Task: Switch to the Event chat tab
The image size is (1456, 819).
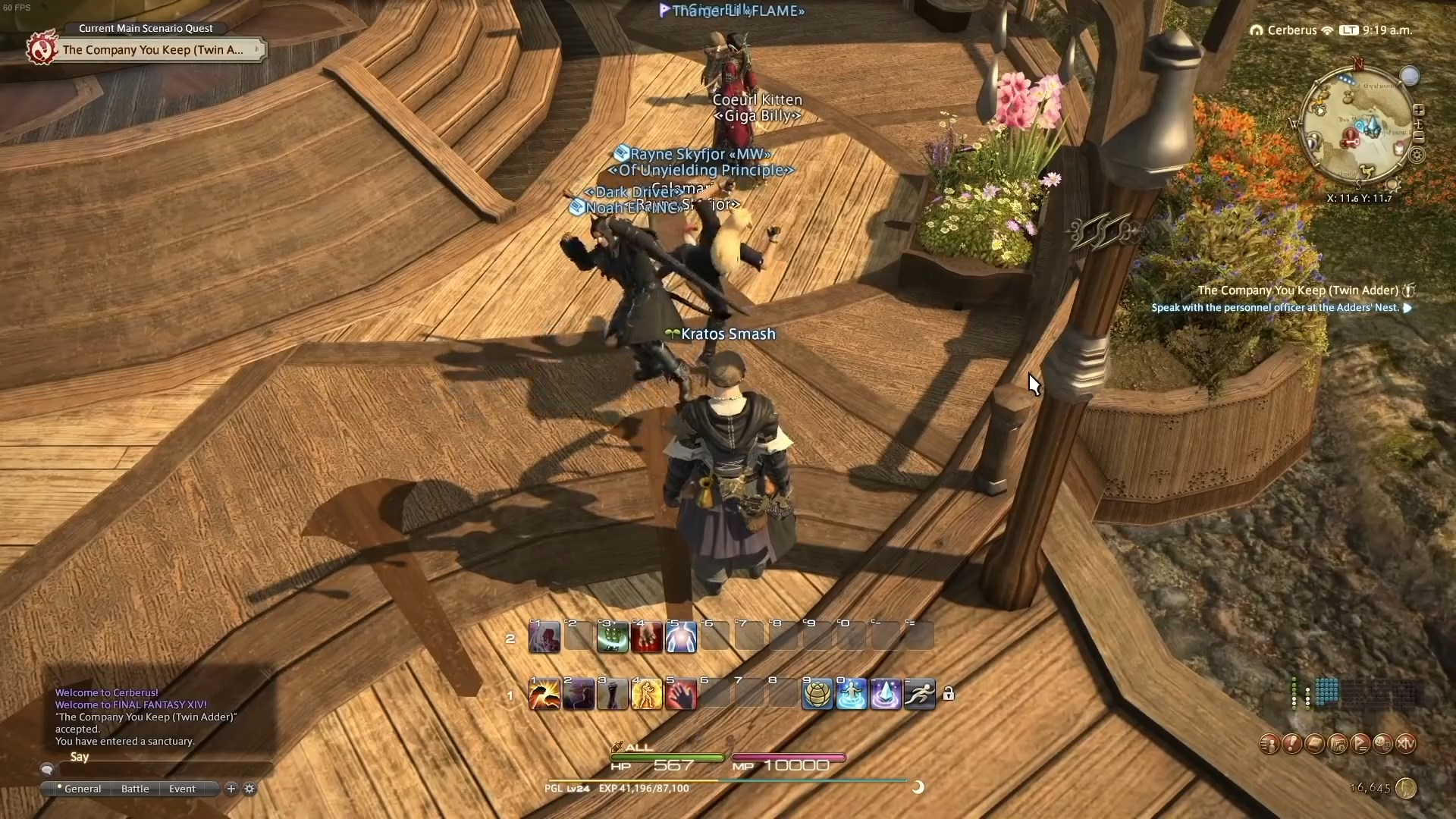Action: coord(180,789)
